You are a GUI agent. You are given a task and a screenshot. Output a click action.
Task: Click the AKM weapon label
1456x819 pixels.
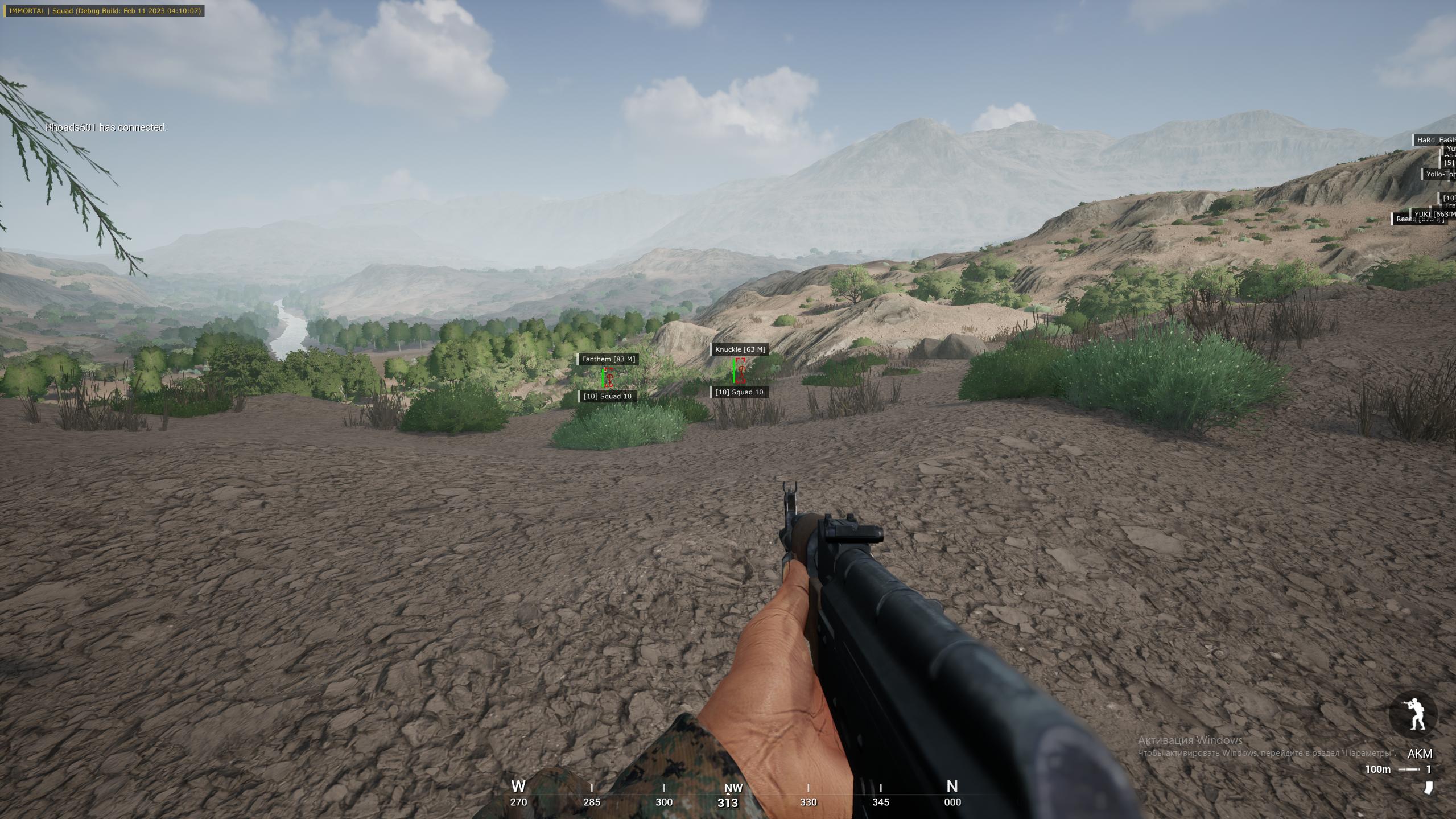tap(1420, 754)
